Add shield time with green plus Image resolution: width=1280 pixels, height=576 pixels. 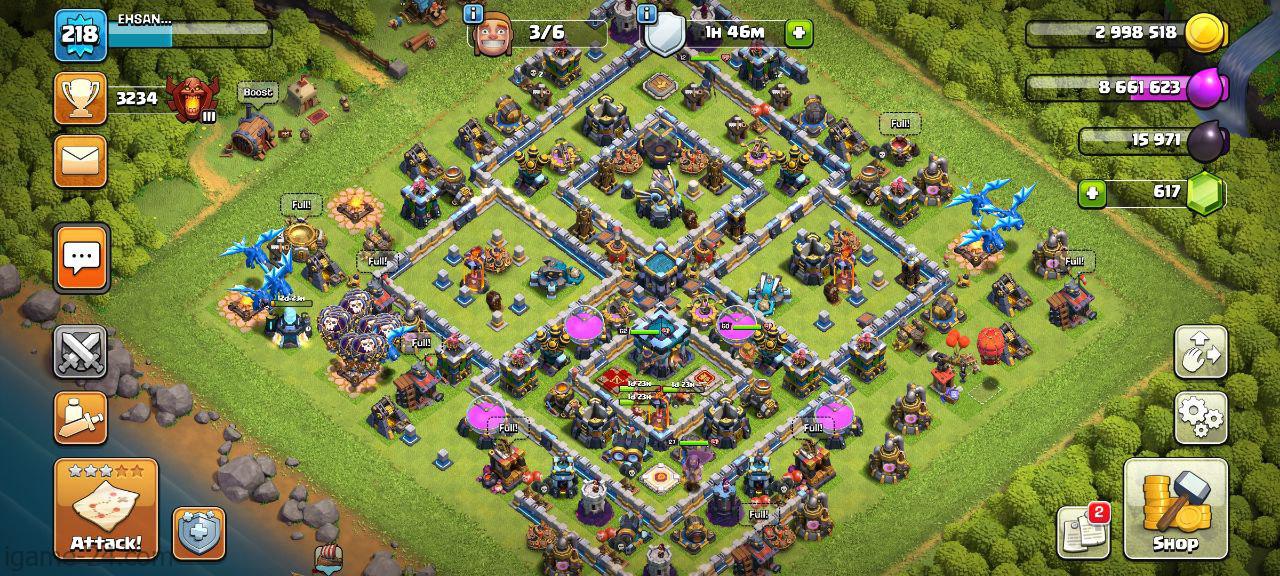pyautogui.click(x=798, y=33)
